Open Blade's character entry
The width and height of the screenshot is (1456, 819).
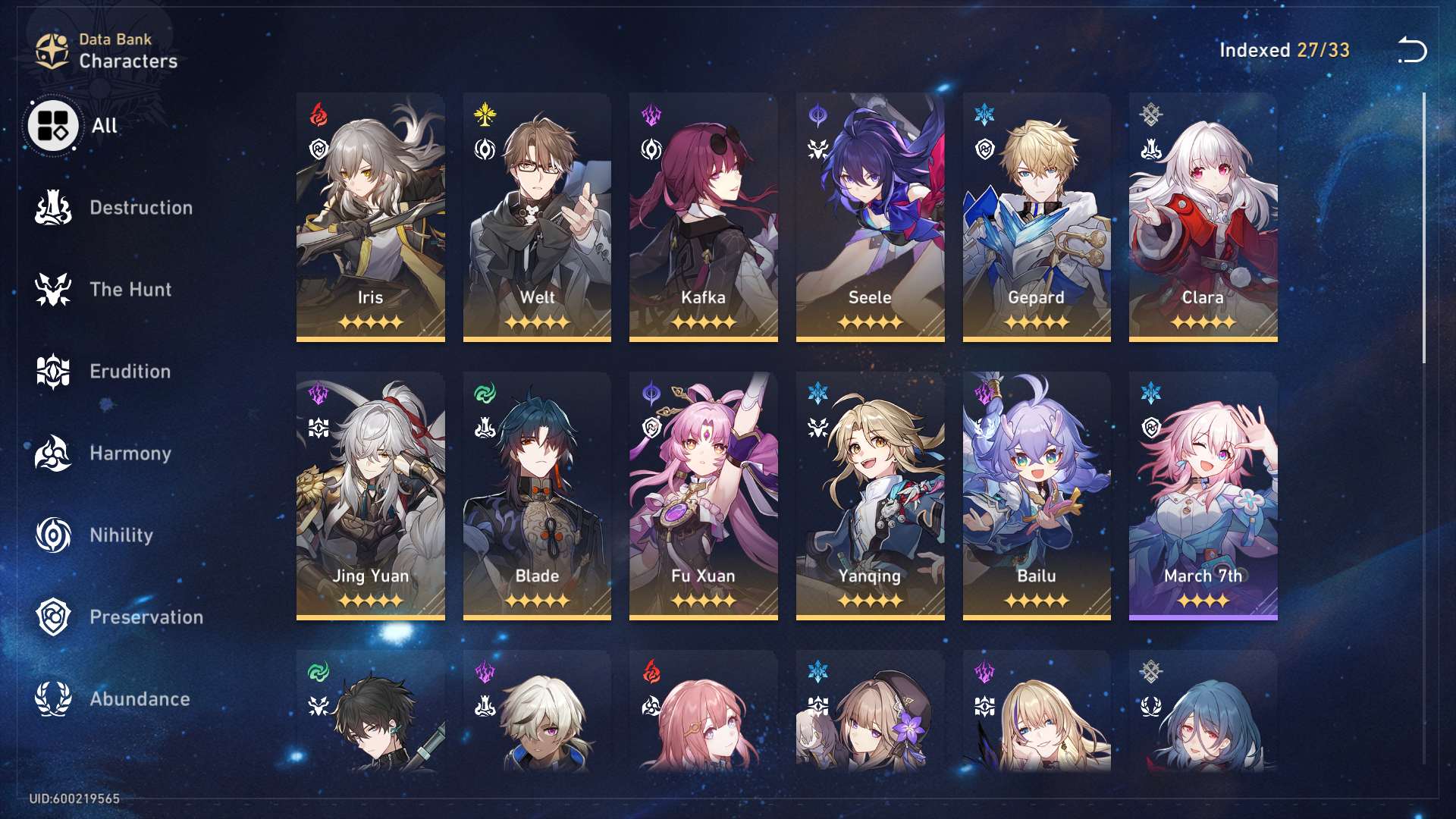537,493
